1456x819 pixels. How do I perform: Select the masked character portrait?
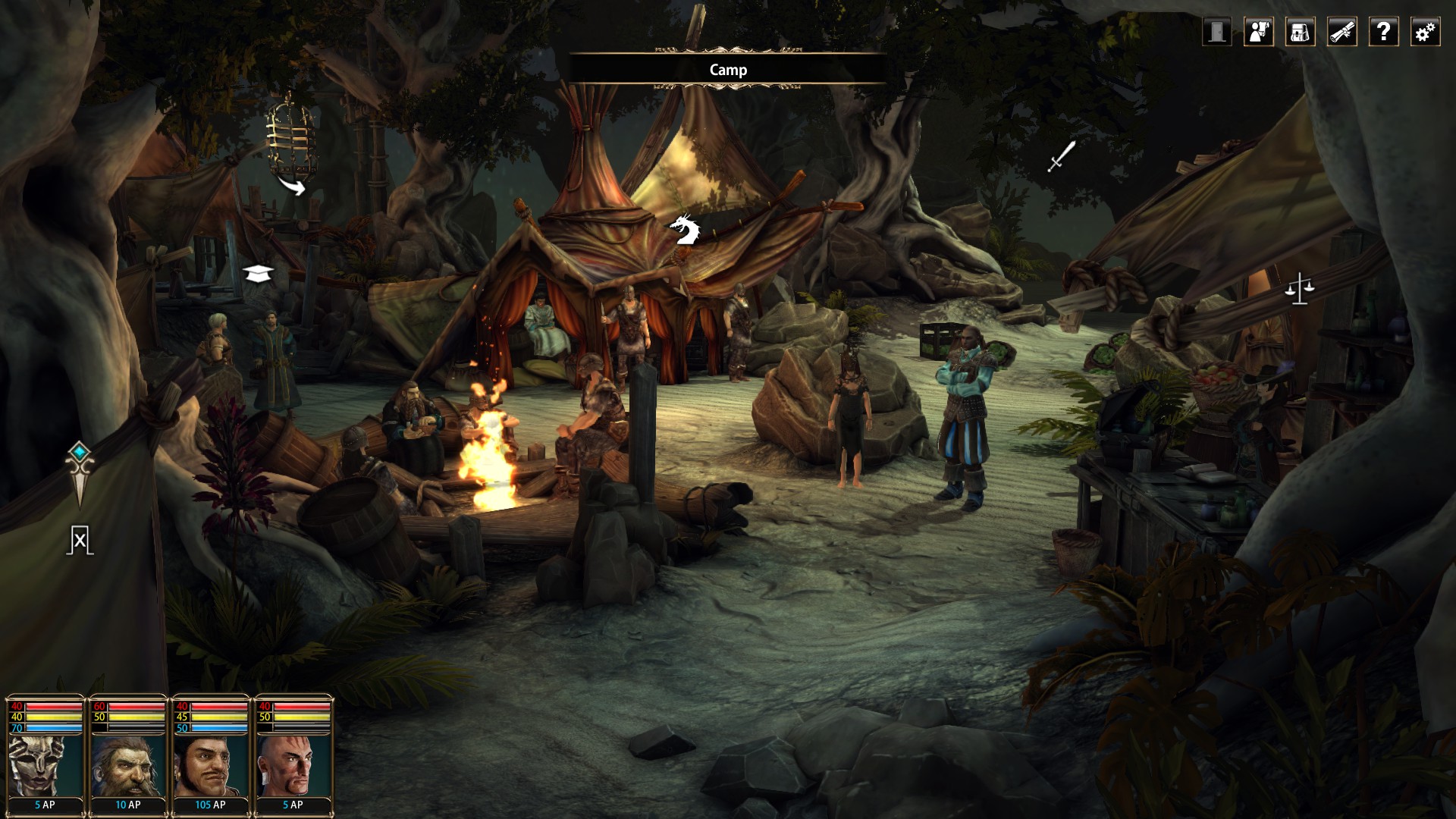(x=45, y=764)
